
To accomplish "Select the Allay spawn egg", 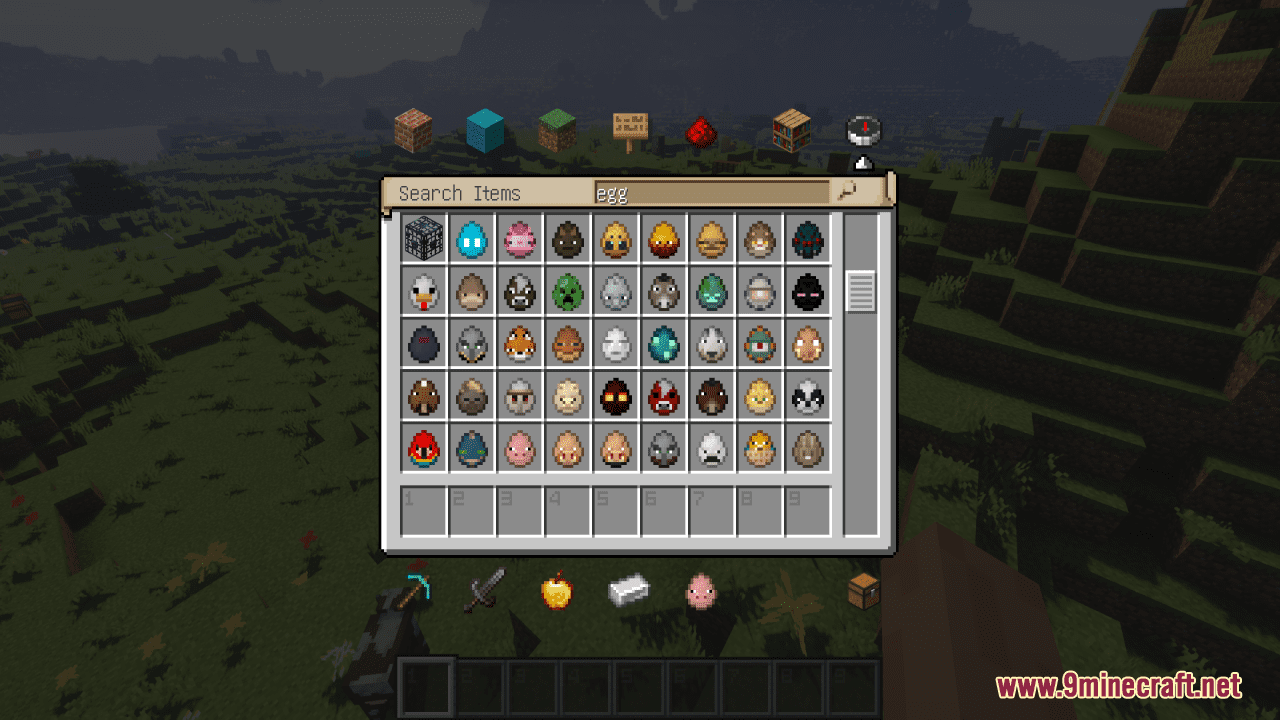I will pos(472,239).
